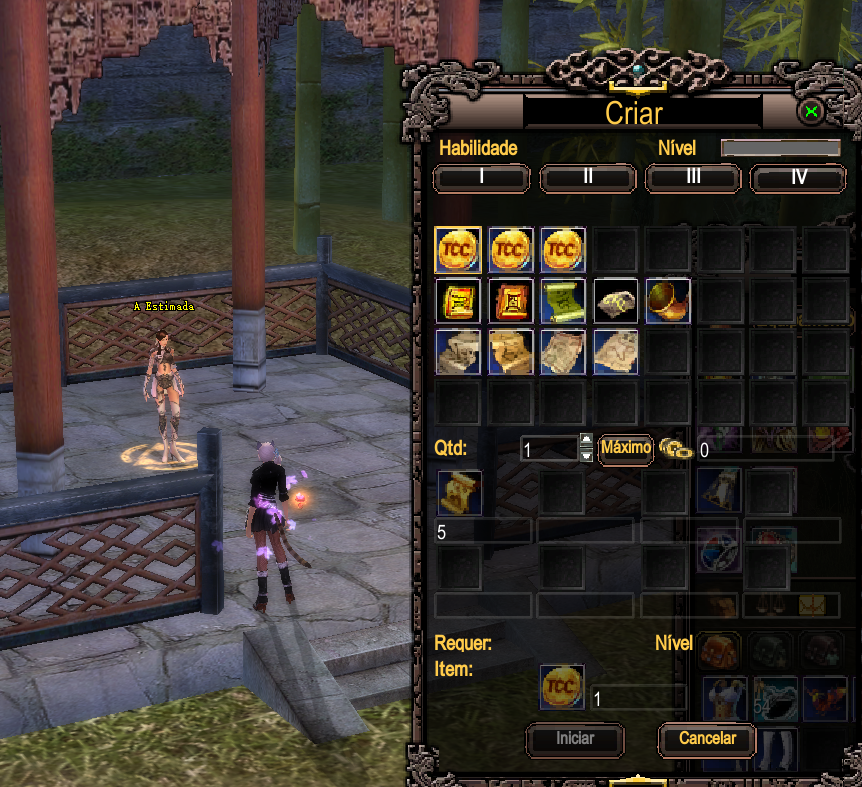Focus the Qtd quantity input field
The height and width of the screenshot is (787, 862).
(x=548, y=449)
